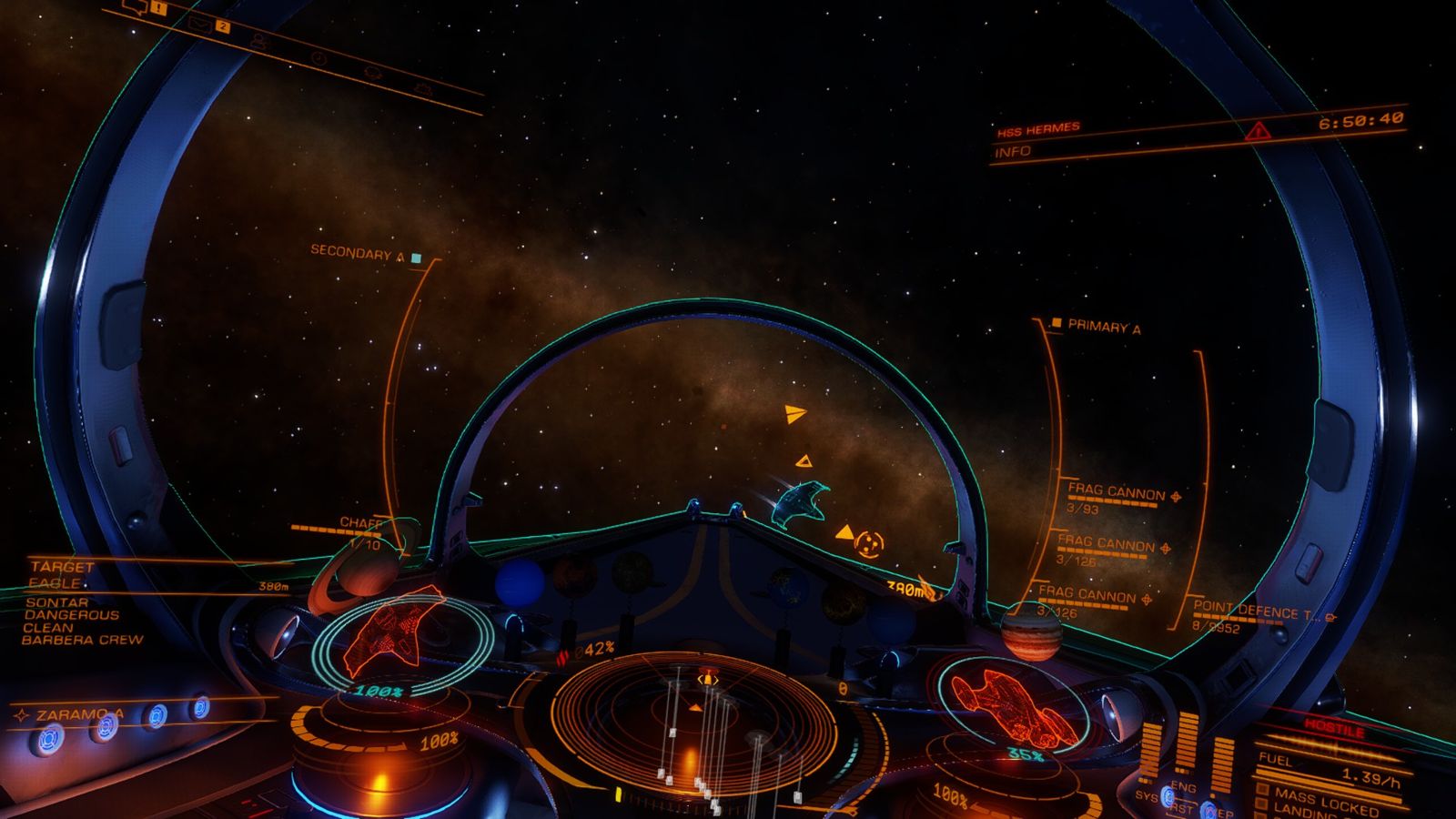
Task: Open the INFO panel header
Action: coord(1013,153)
